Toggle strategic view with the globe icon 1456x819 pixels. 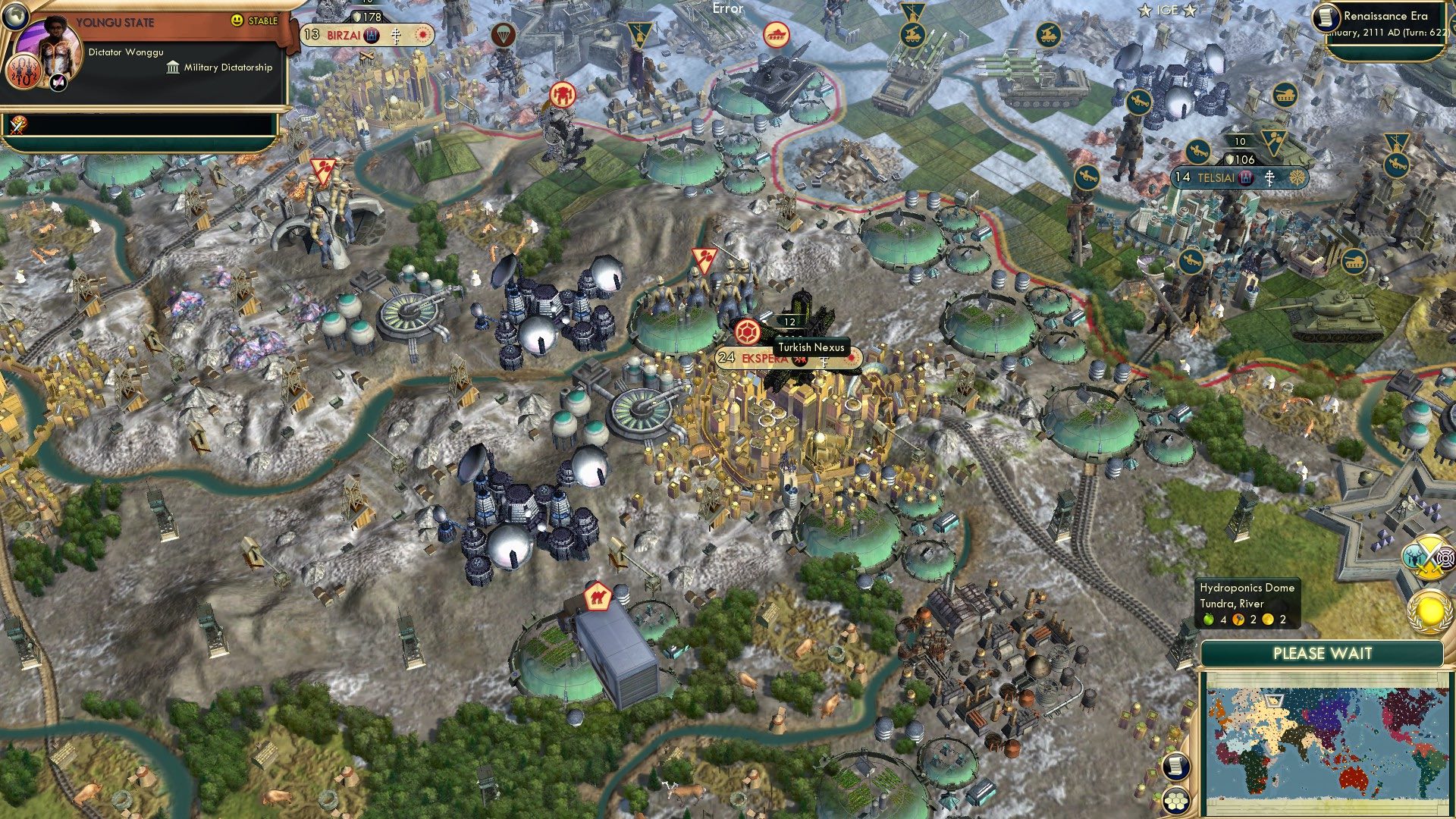15,16
